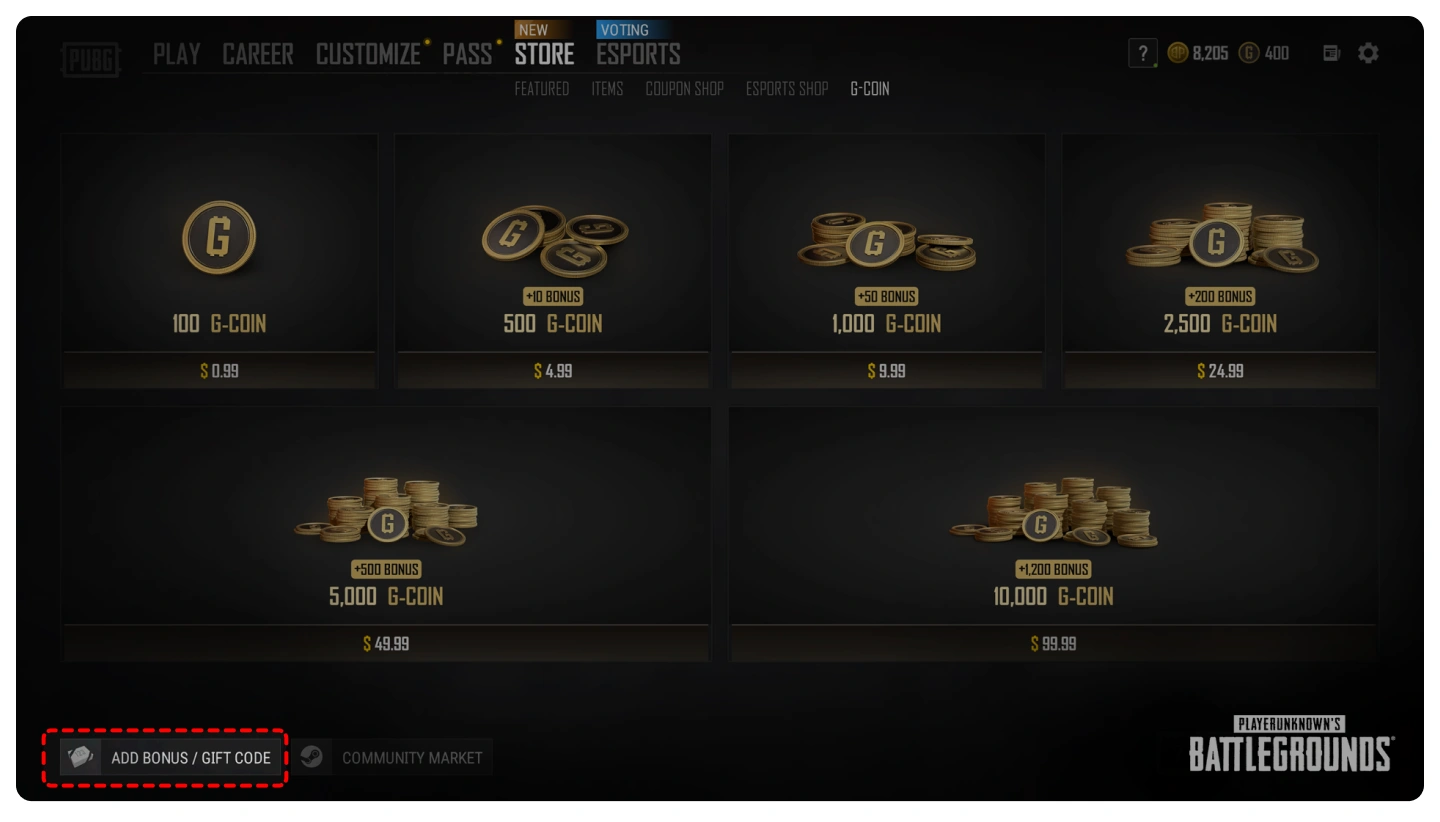Select the Esports Shop tab

coord(787,89)
